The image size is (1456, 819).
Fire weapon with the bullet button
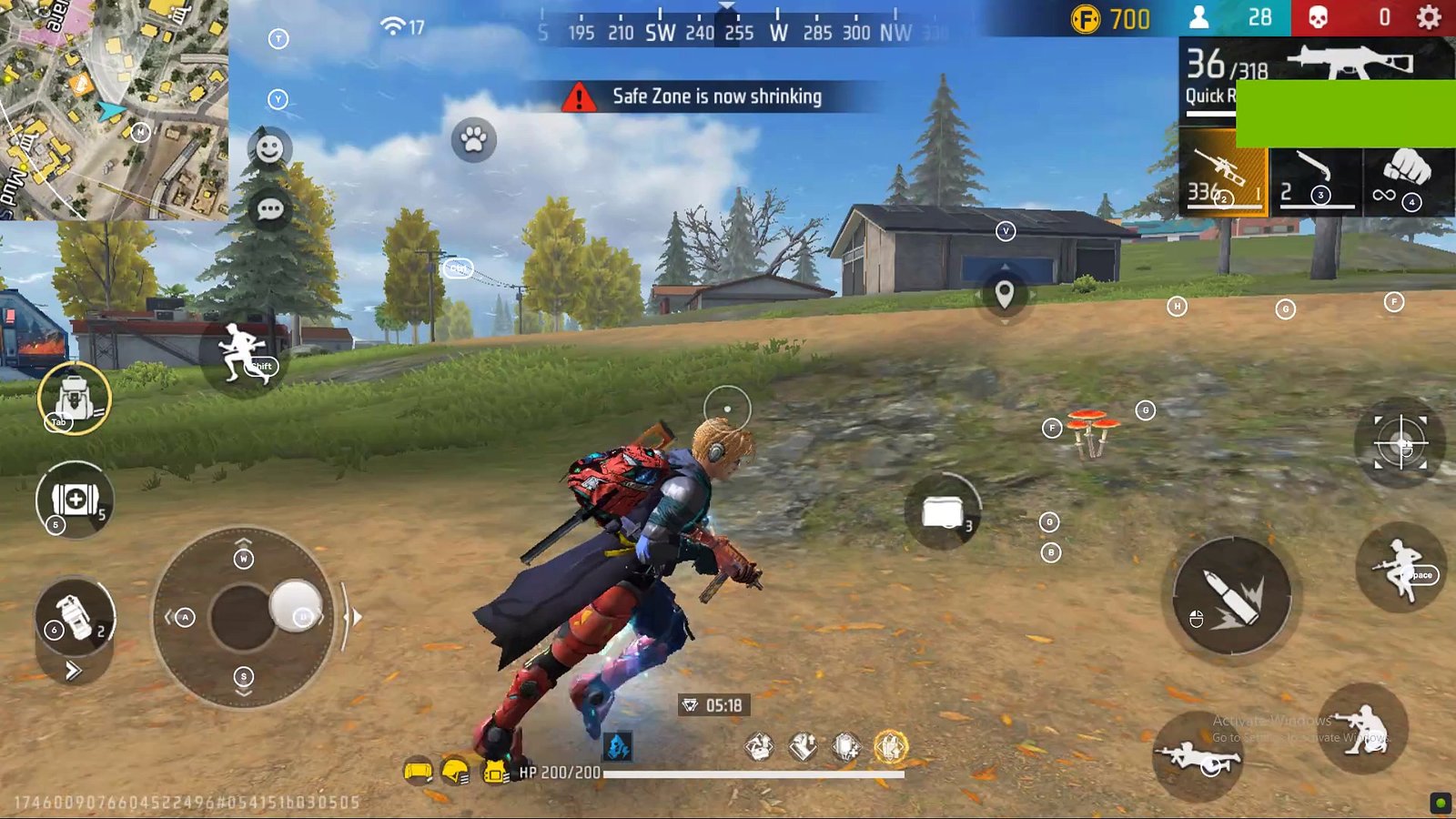[x=1230, y=596]
